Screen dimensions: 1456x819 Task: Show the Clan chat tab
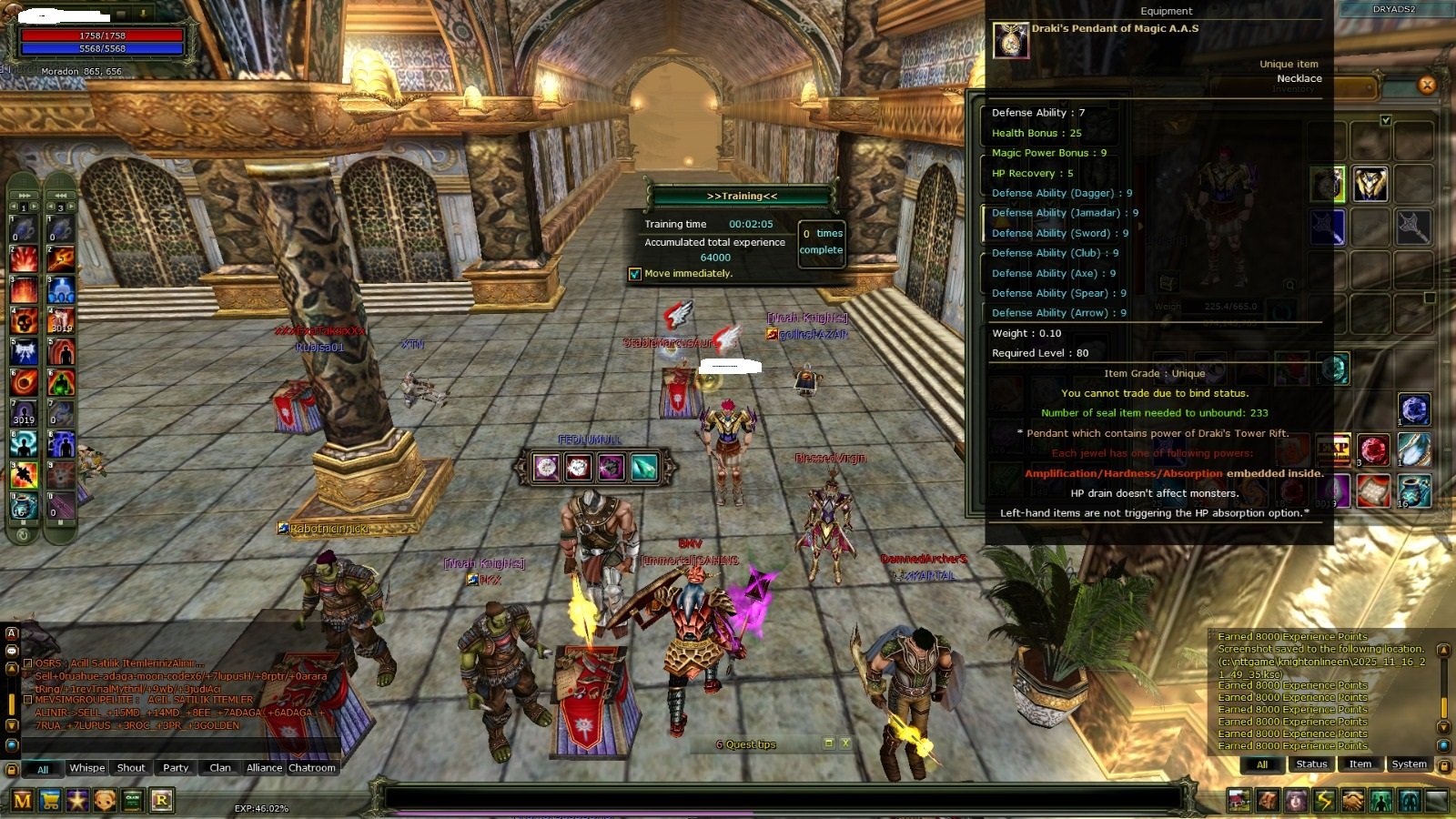point(220,768)
